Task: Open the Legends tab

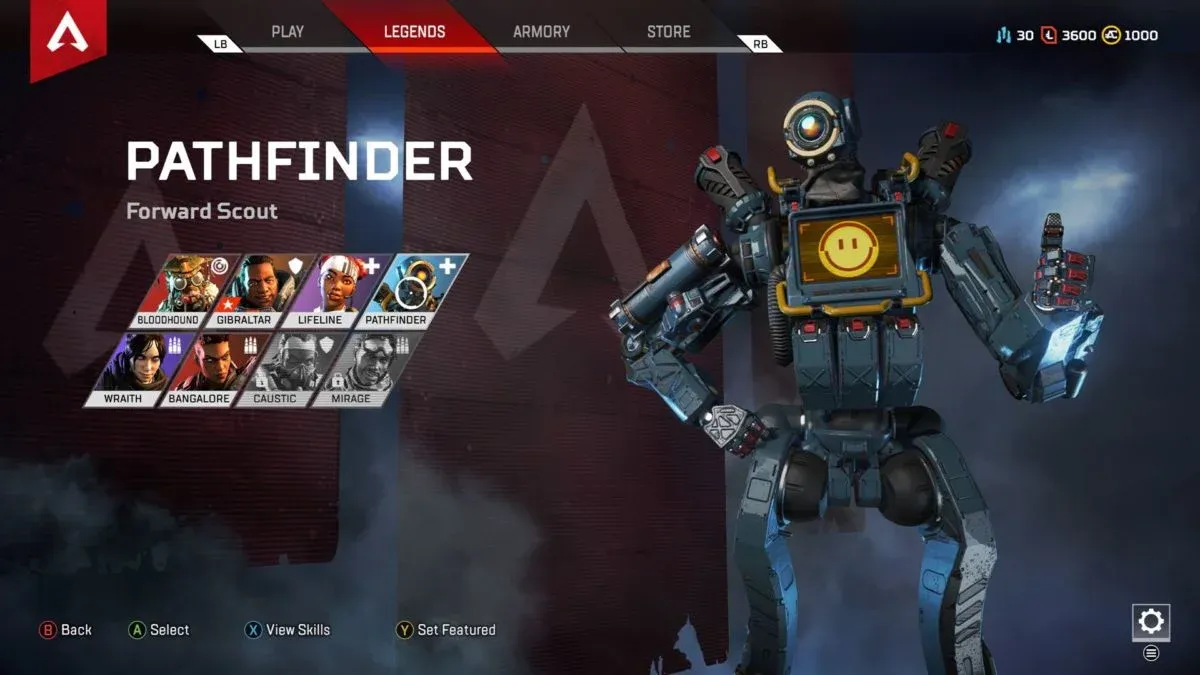Action: (414, 32)
